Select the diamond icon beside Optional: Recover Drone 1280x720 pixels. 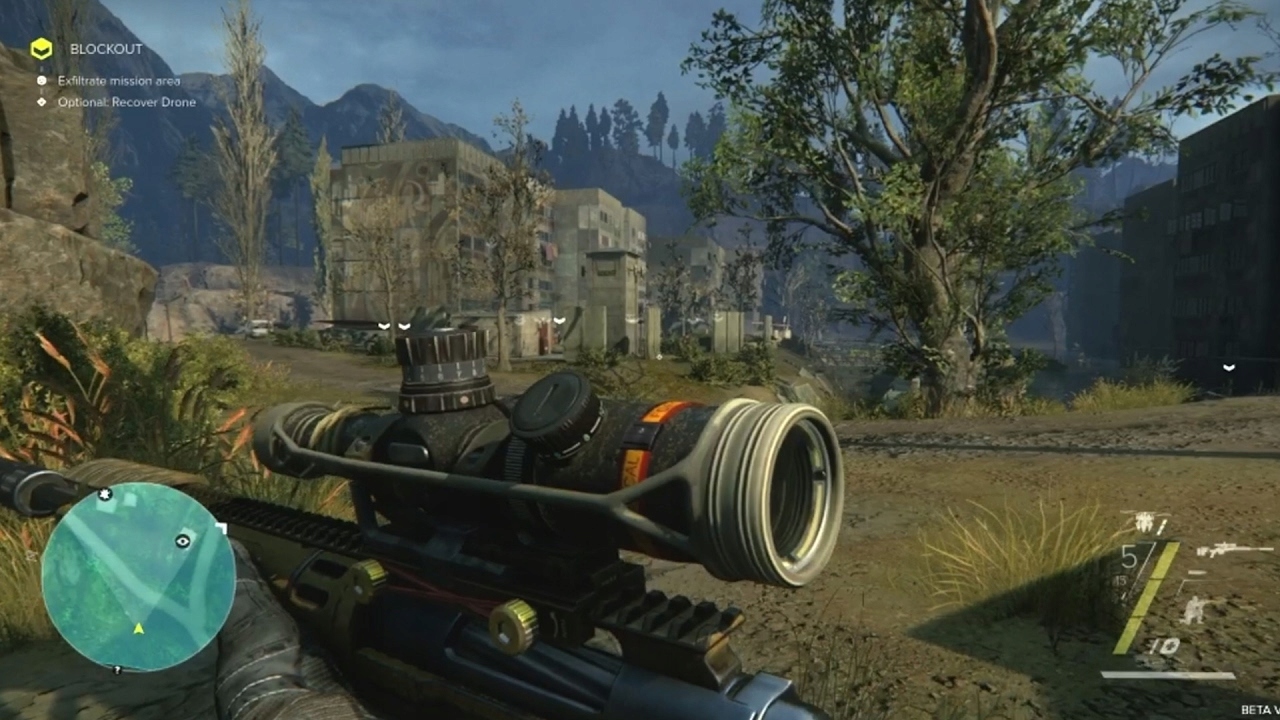41,102
